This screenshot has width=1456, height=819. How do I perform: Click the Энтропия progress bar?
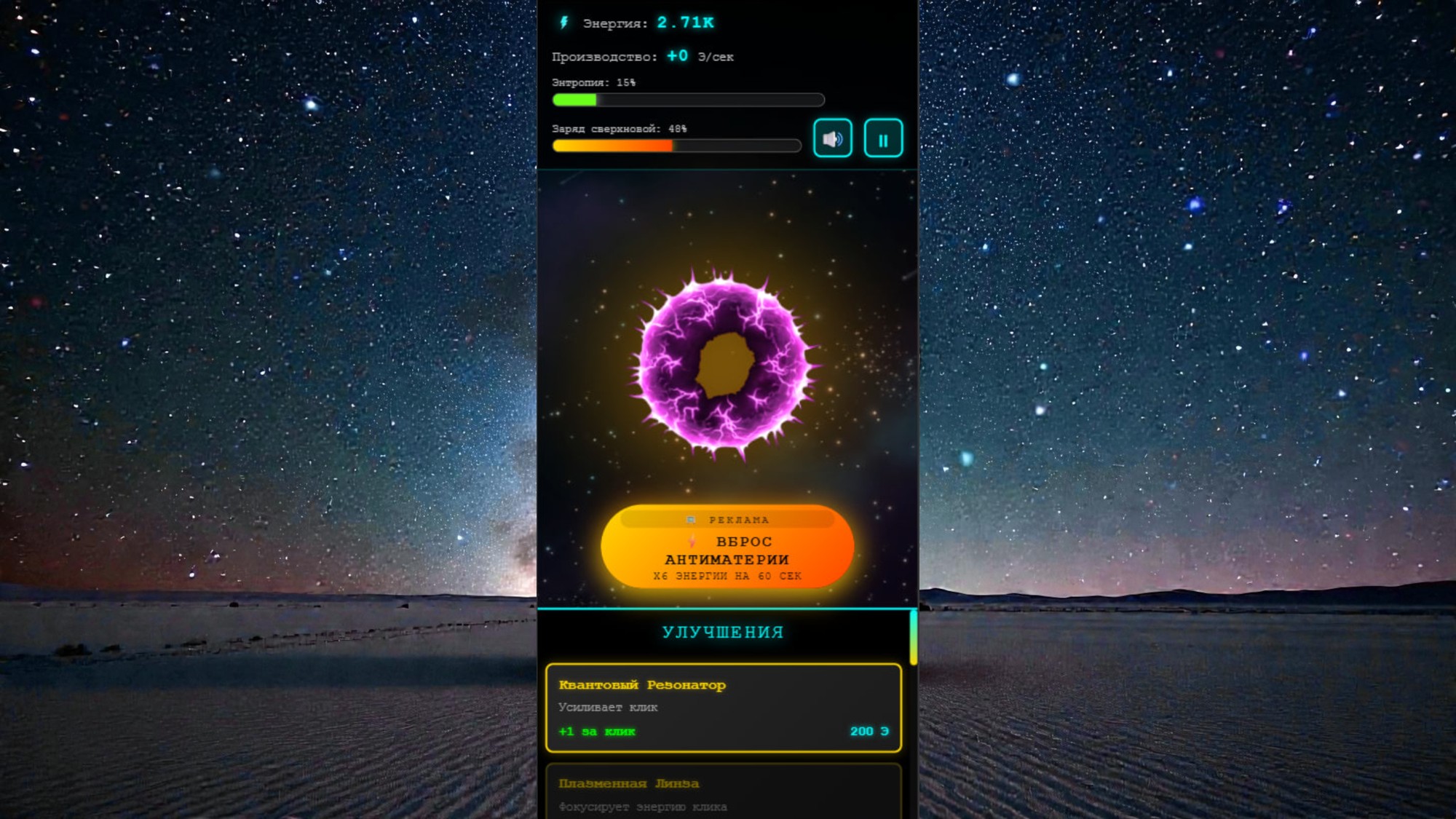pos(687,100)
